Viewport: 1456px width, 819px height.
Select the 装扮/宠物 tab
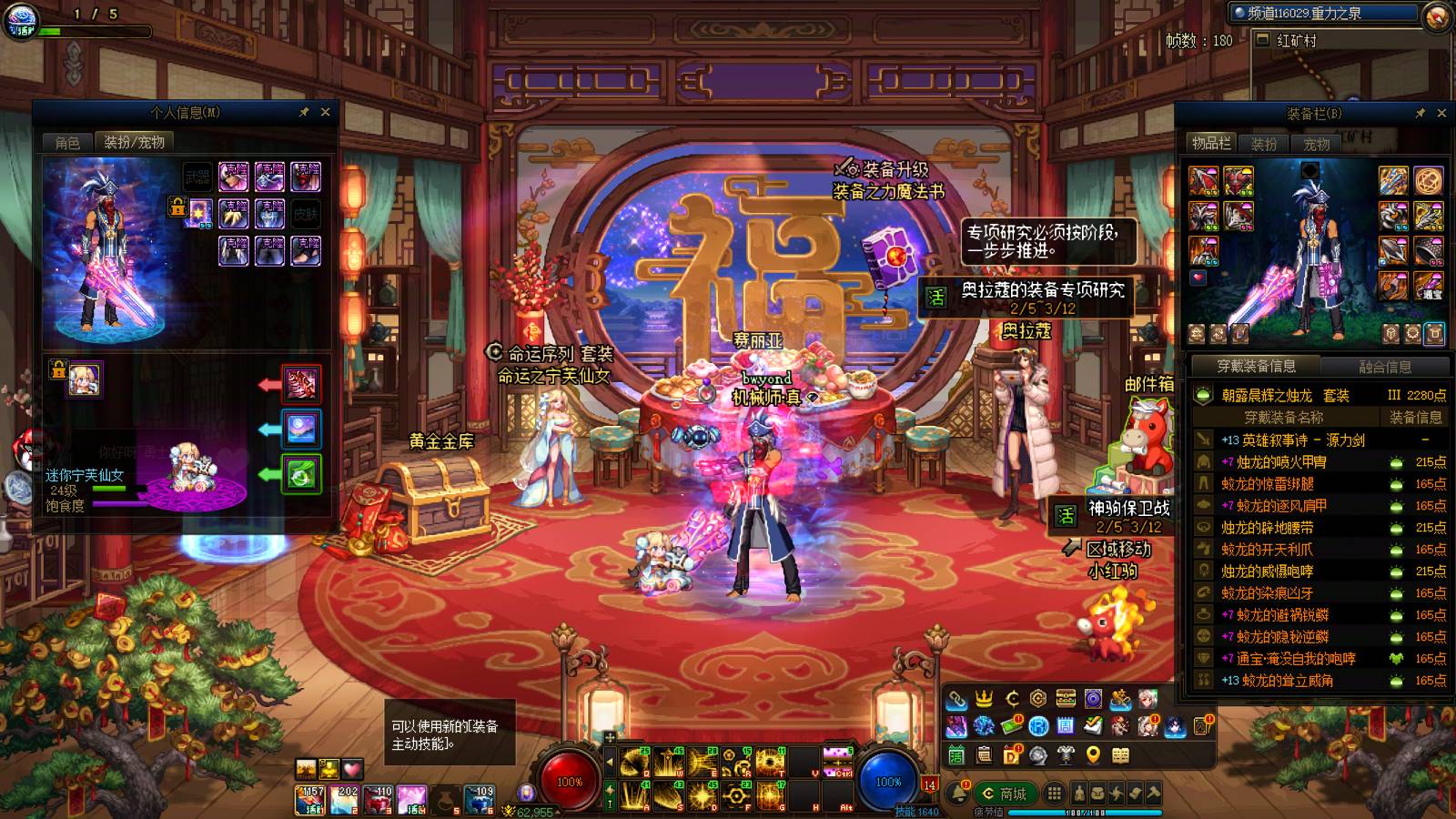[x=134, y=142]
